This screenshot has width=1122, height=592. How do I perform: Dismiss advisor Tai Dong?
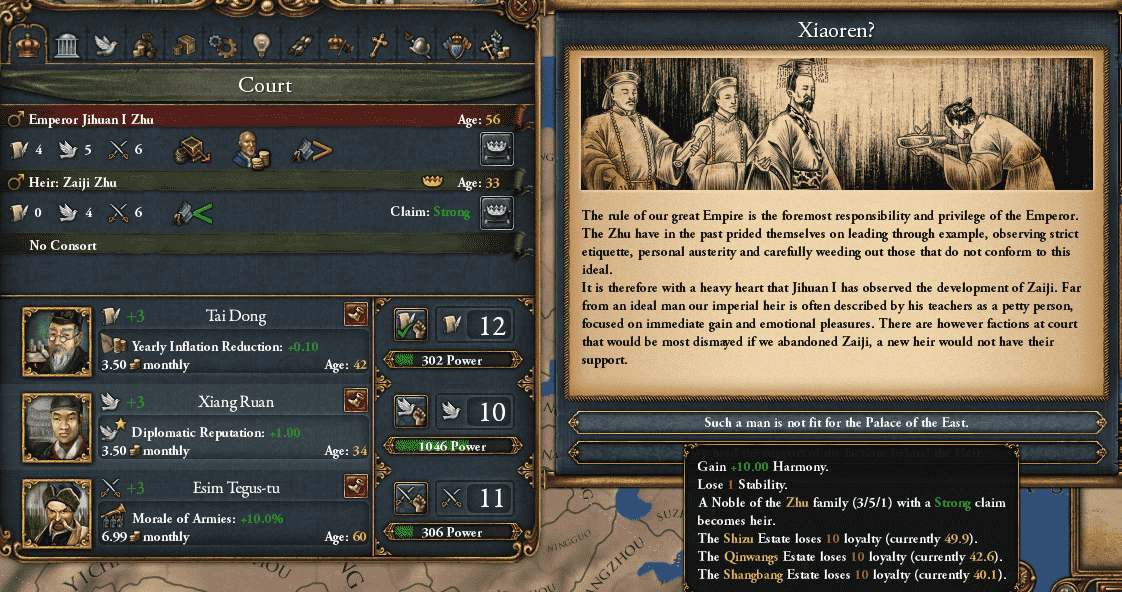[x=355, y=316]
